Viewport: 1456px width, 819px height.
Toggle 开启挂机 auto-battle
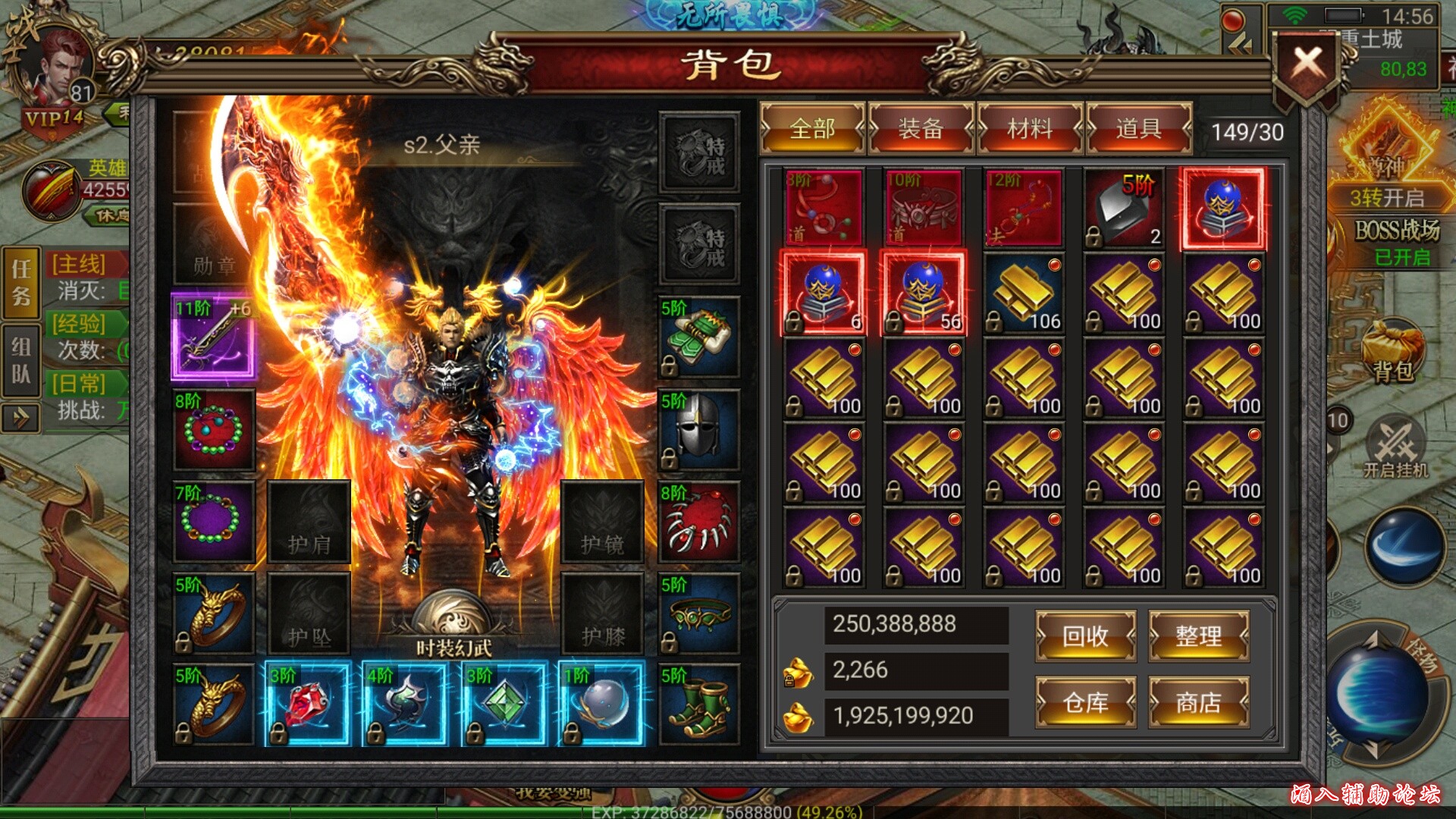(1395, 447)
